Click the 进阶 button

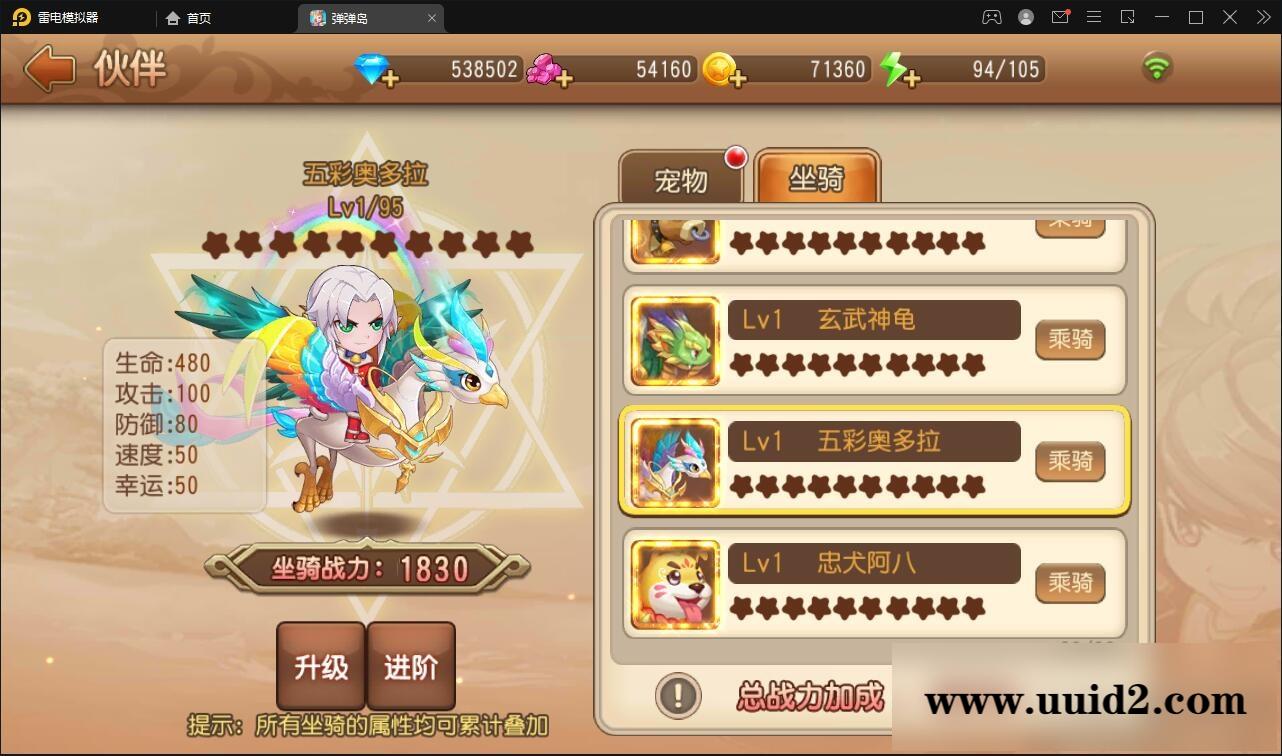click(412, 665)
